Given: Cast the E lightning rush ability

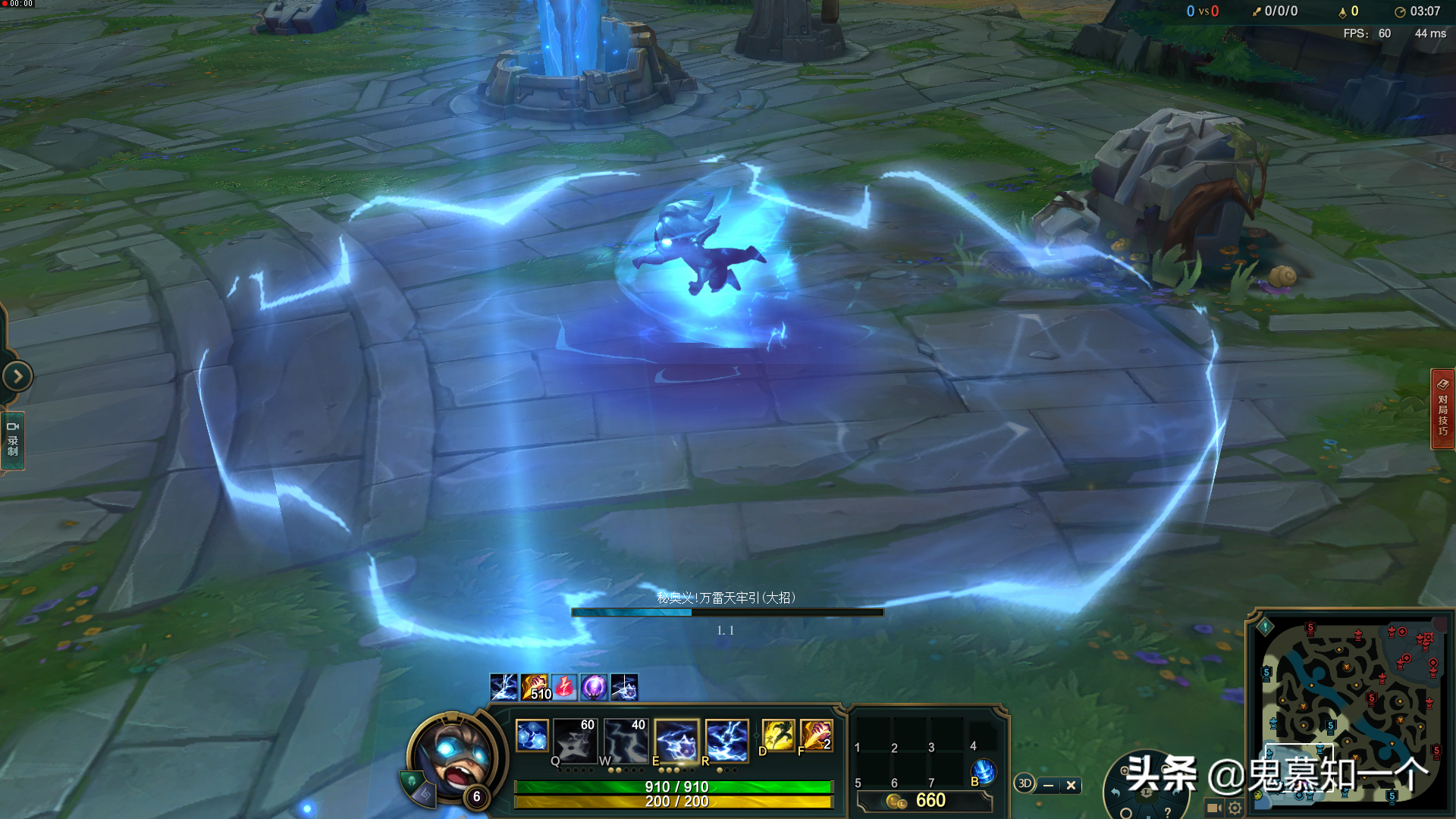Looking at the screenshot, I should click(676, 739).
